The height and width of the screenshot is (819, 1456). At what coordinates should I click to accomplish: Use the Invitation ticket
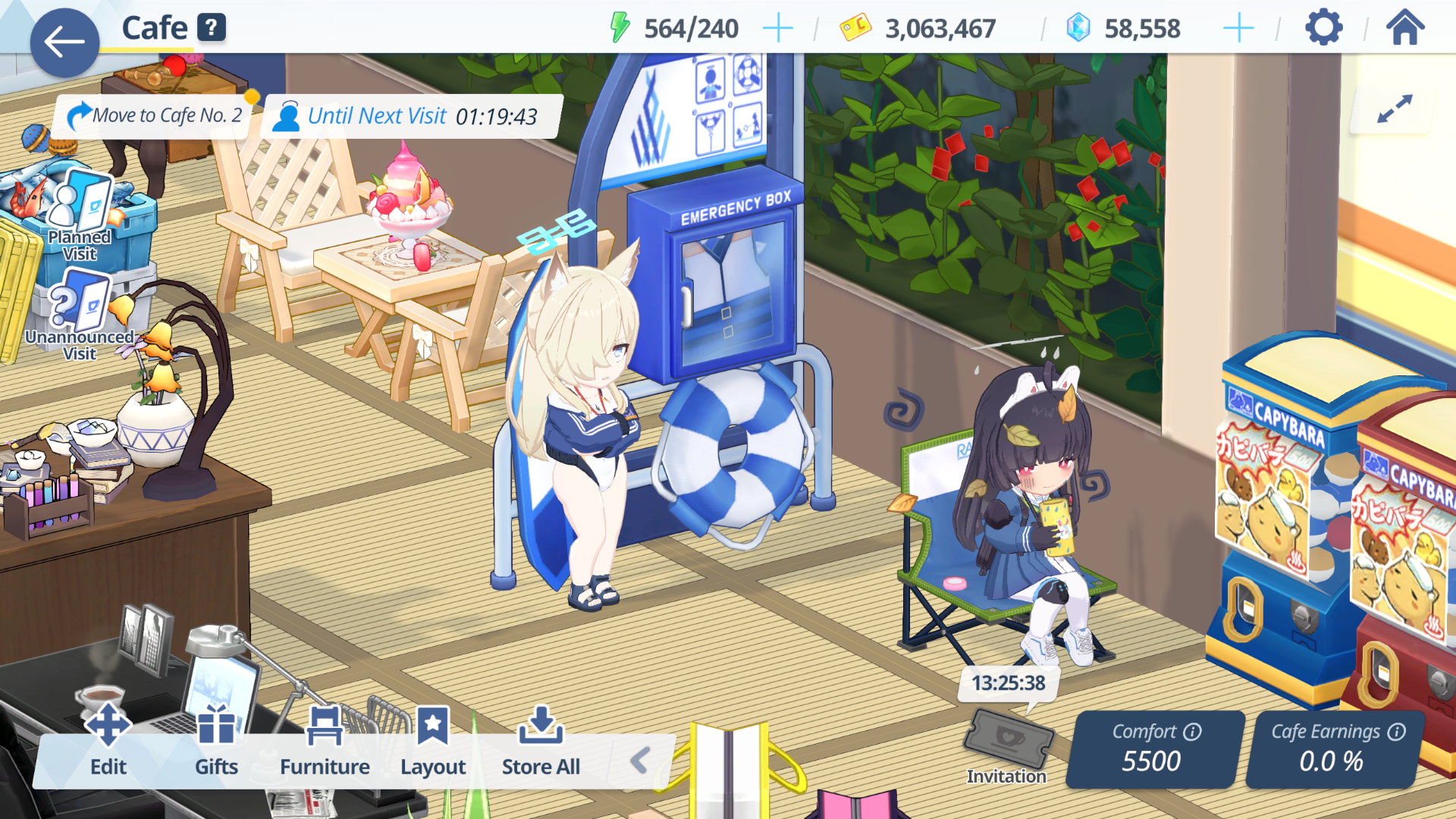(x=1007, y=743)
